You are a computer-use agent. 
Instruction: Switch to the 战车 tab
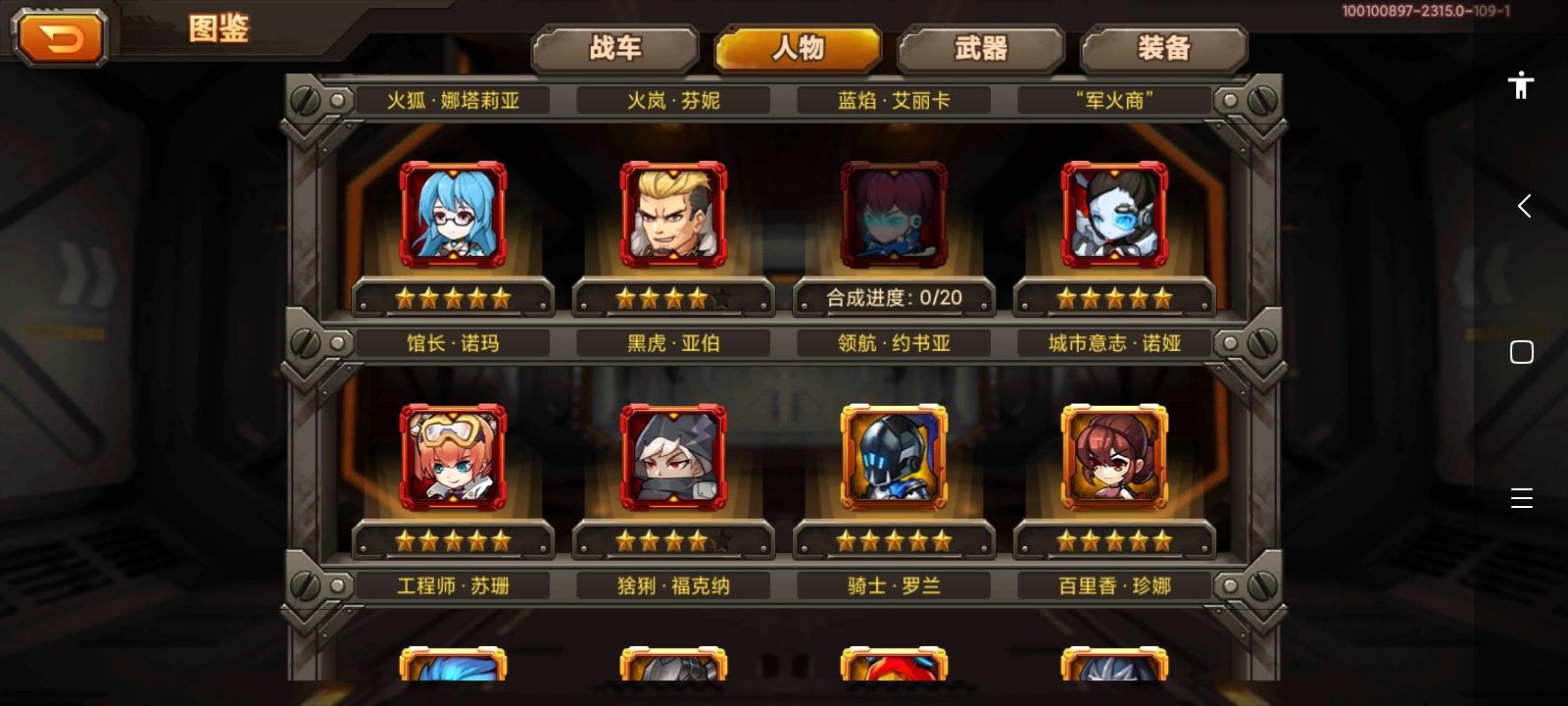[615, 47]
